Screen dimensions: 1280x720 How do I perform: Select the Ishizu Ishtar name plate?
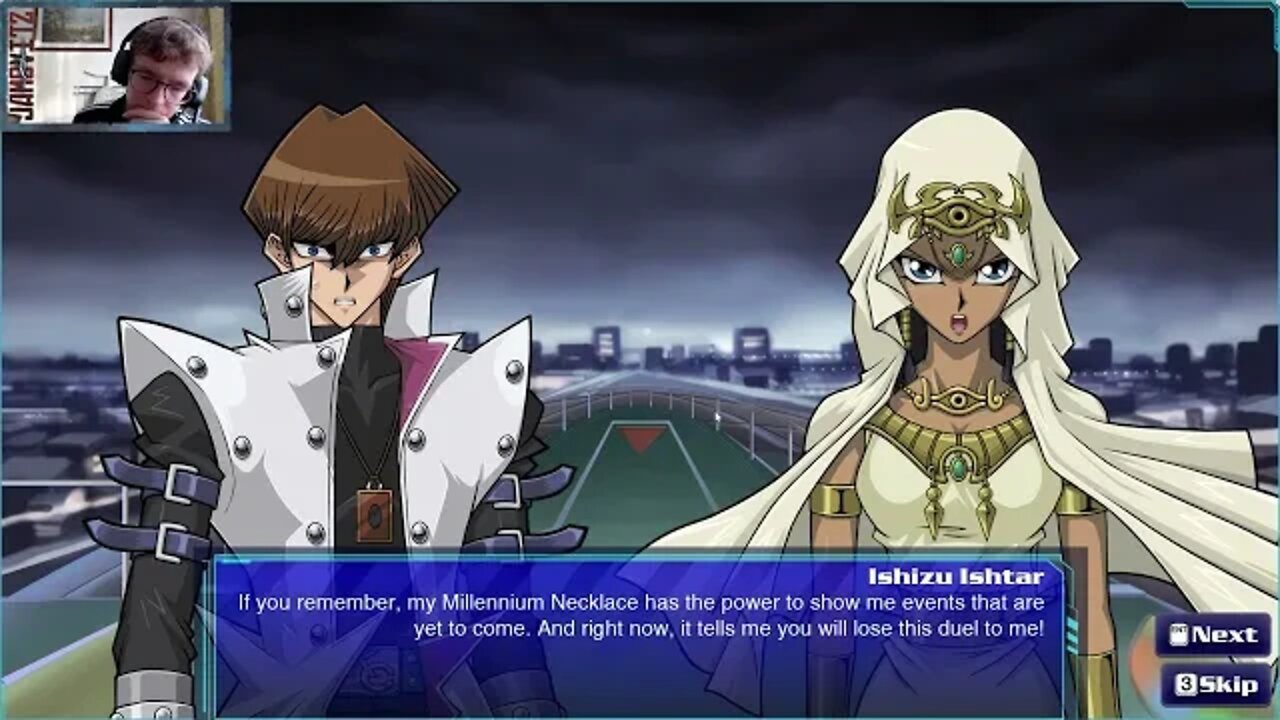pyautogui.click(x=955, y=574)
